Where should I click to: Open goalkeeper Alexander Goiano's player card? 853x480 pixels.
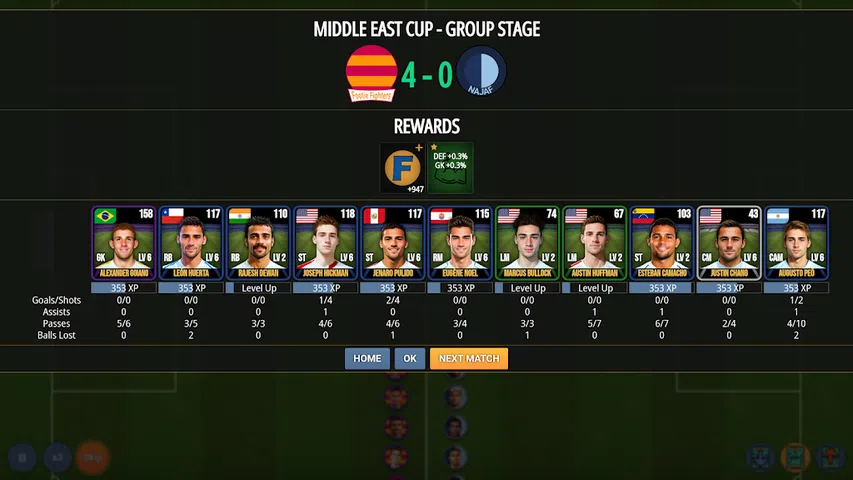(123, 243)
